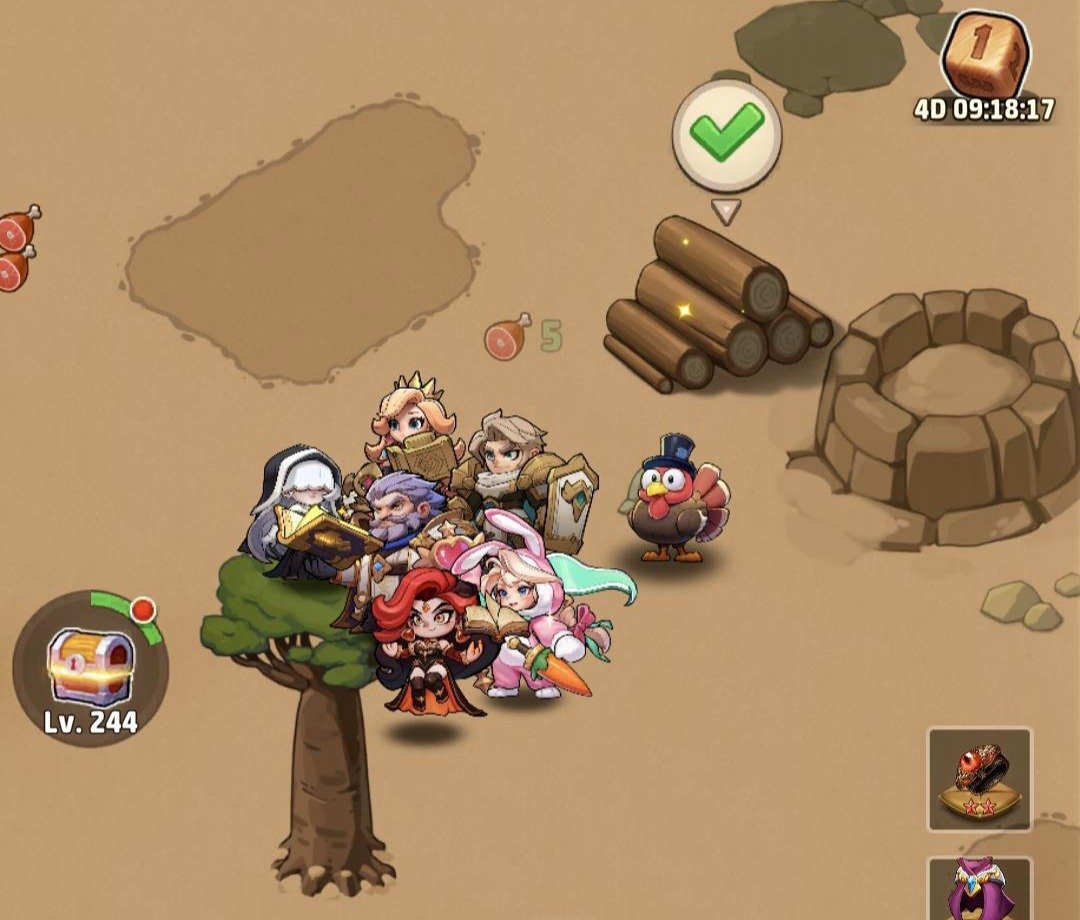Tap the green checkmark bubble above the logs
This screenshot has width=1080, height=920.
coord(726,136)
